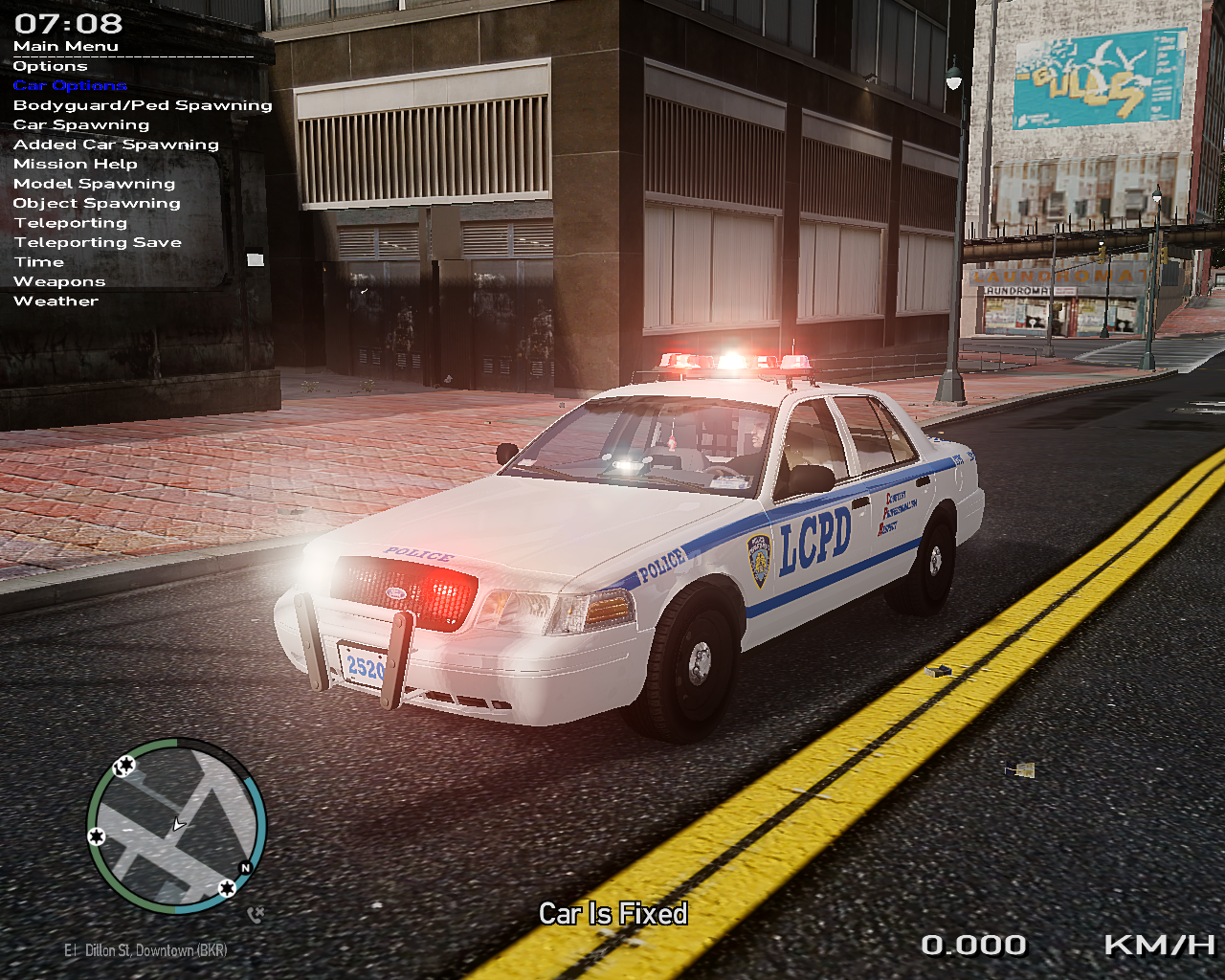Open the Time menu entry
Viewport: 1225px width, 980px height.
(39, 262)
